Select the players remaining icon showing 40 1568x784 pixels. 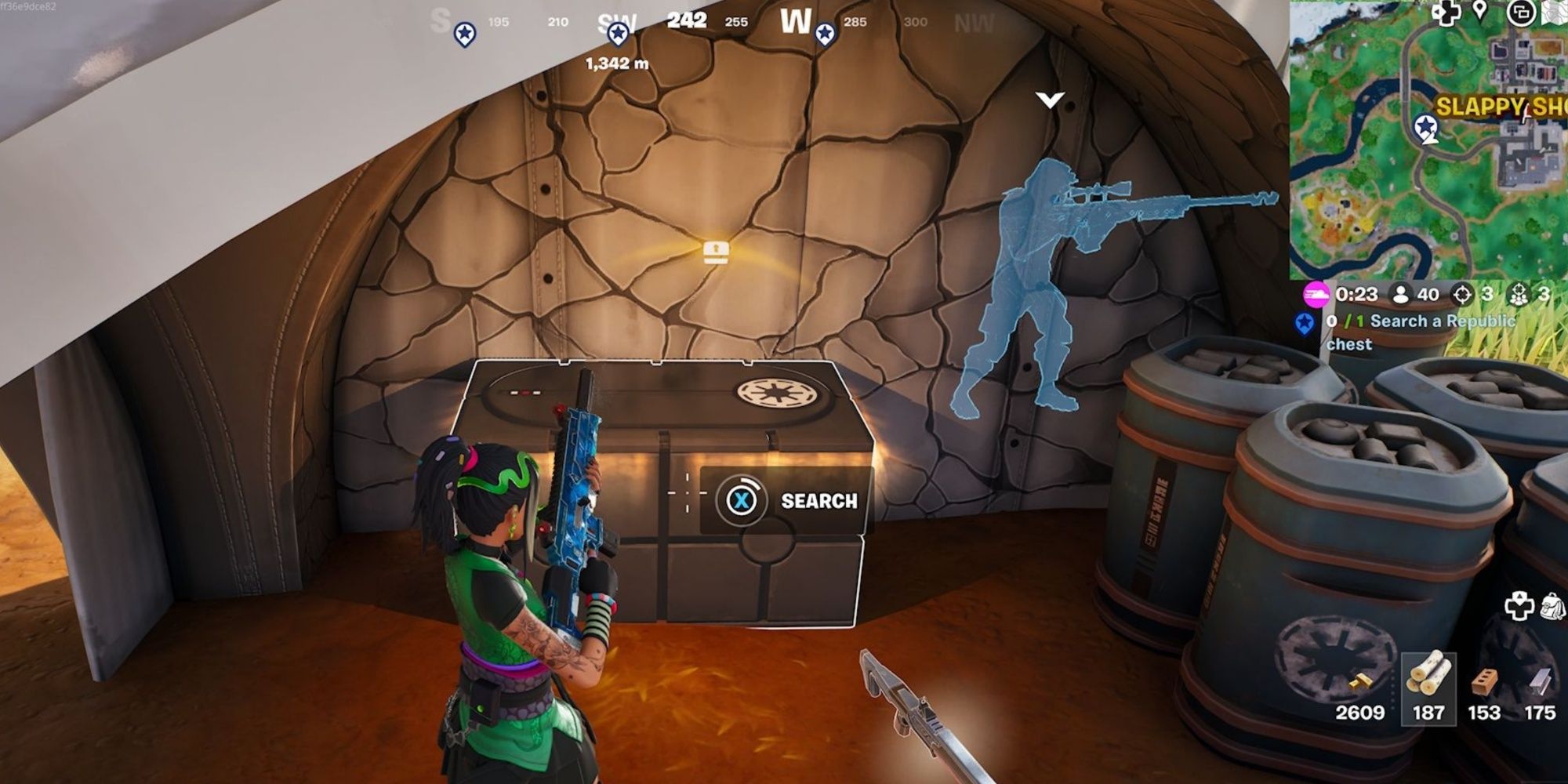(x=1402, y=293)
